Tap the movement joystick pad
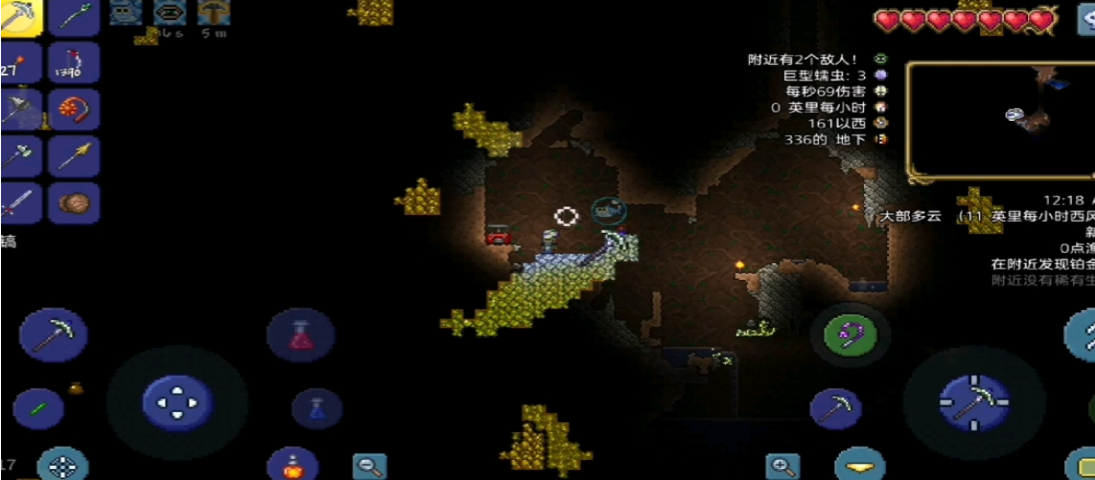This screenshot has height=480, width=1095. [x=177, y=402]
